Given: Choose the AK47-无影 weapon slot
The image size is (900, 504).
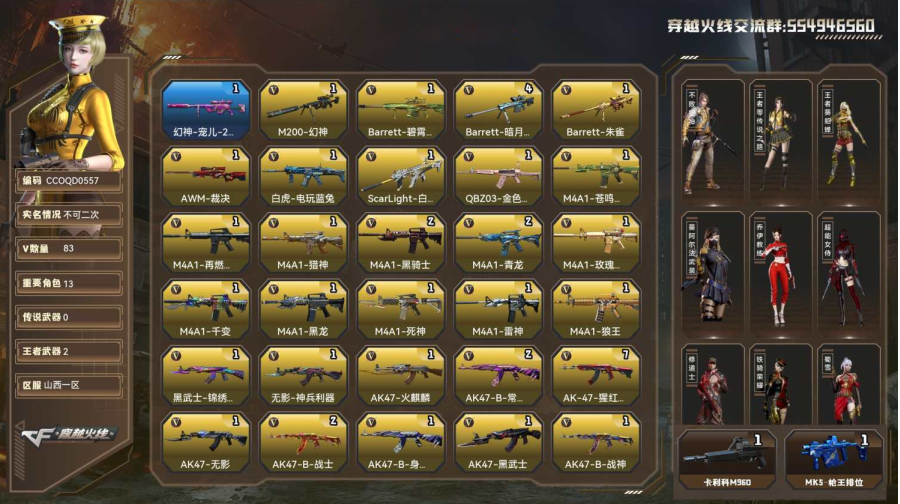Looking at the screenshot, I should pyautogui.click(x=206, y=442).
